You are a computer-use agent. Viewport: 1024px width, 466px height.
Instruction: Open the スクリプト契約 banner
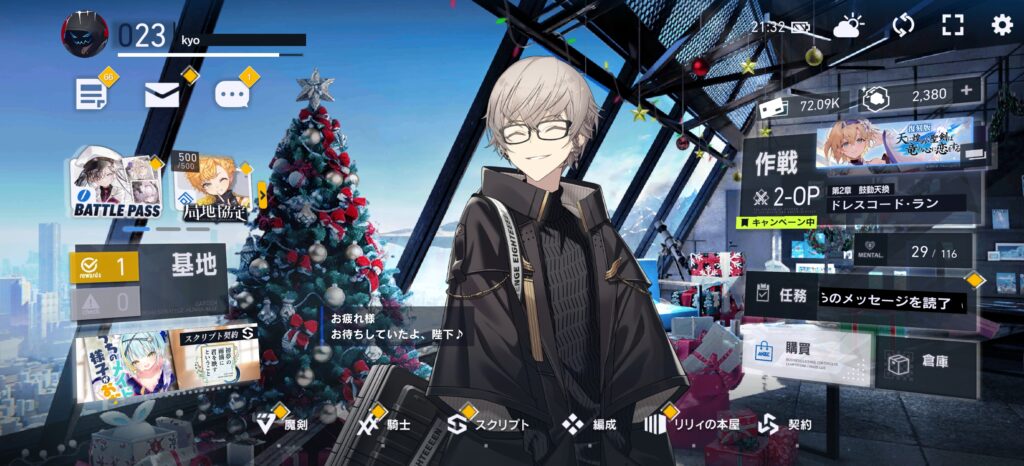[215, 362]
